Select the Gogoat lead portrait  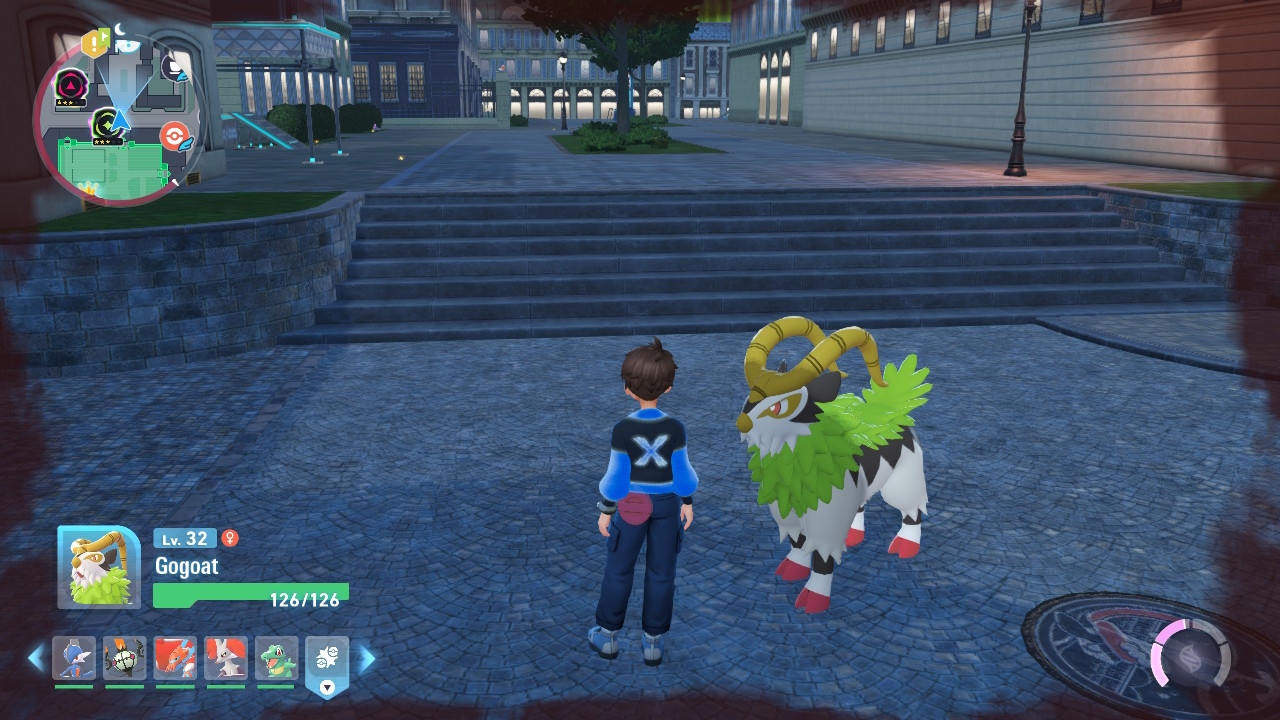pyautogui.click(x=98, y=567)
